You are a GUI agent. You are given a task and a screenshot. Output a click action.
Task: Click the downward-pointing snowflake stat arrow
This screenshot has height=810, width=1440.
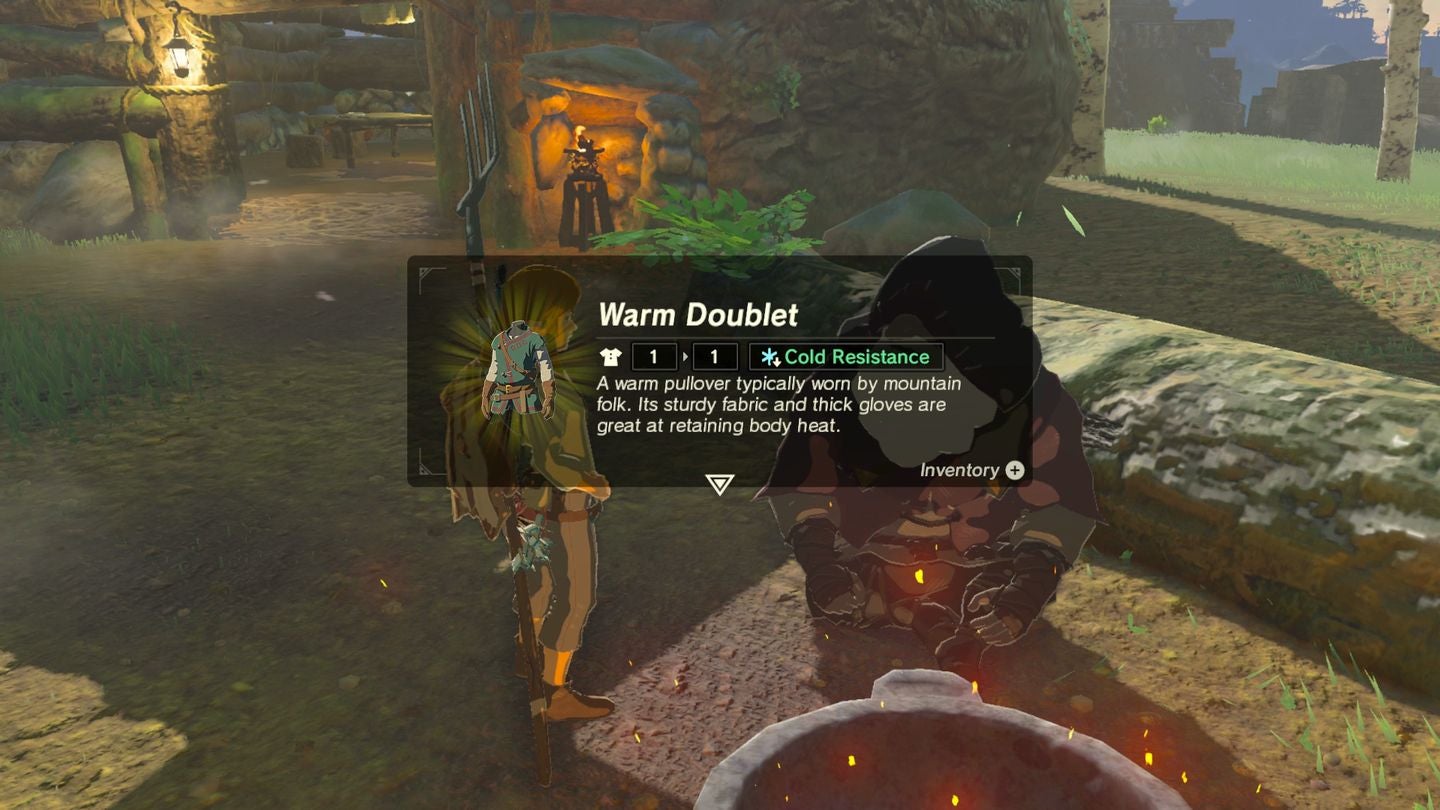778,362
